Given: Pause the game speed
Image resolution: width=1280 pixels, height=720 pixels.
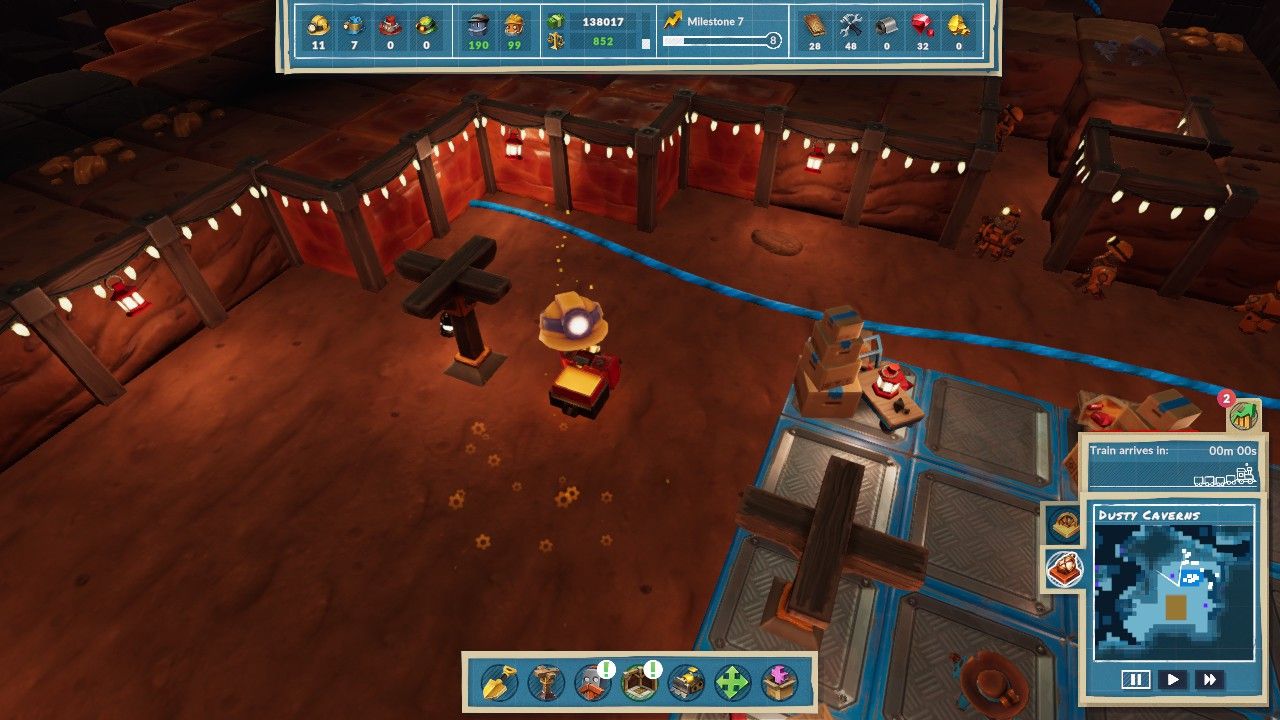Looking at the screenshot, I should [x=1136, y=680].
